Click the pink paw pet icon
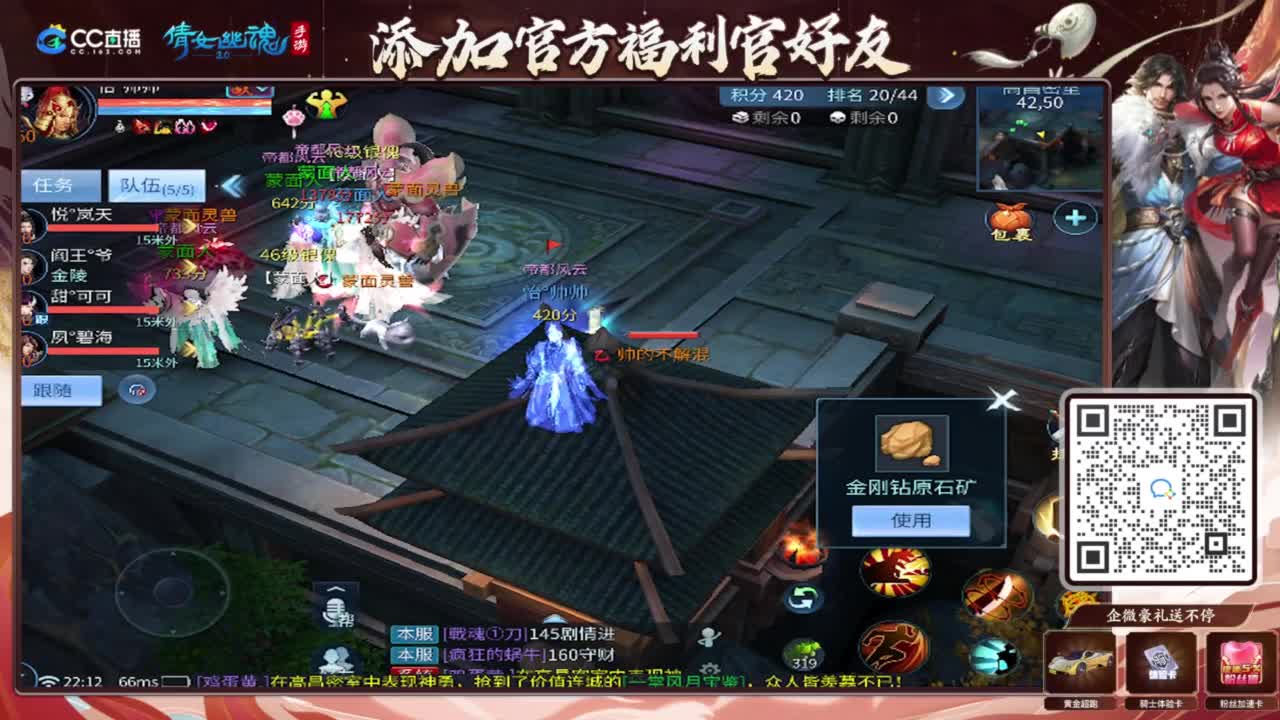The height and width of the screenshot is (720, 1280). 293,118
